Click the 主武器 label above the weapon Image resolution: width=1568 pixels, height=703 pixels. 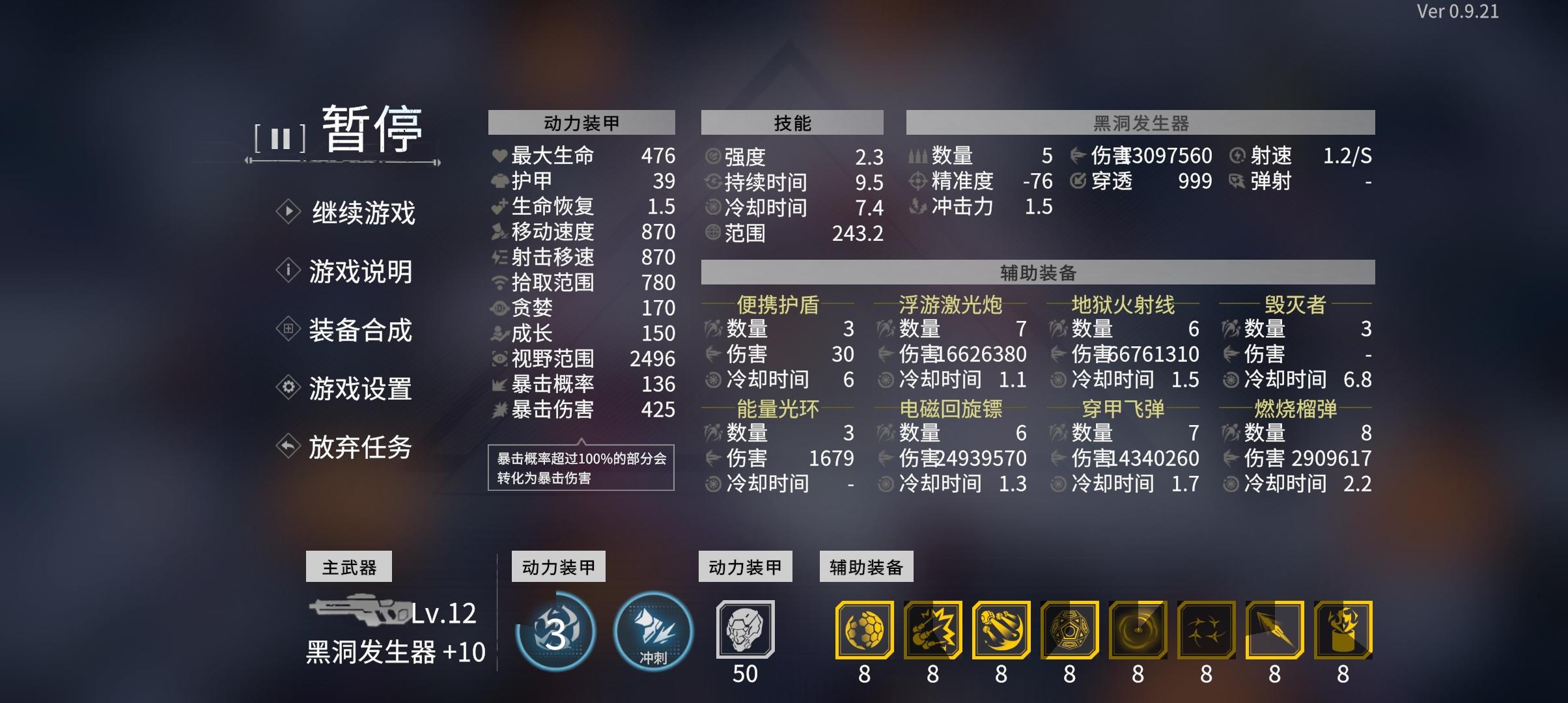point(349,566)
